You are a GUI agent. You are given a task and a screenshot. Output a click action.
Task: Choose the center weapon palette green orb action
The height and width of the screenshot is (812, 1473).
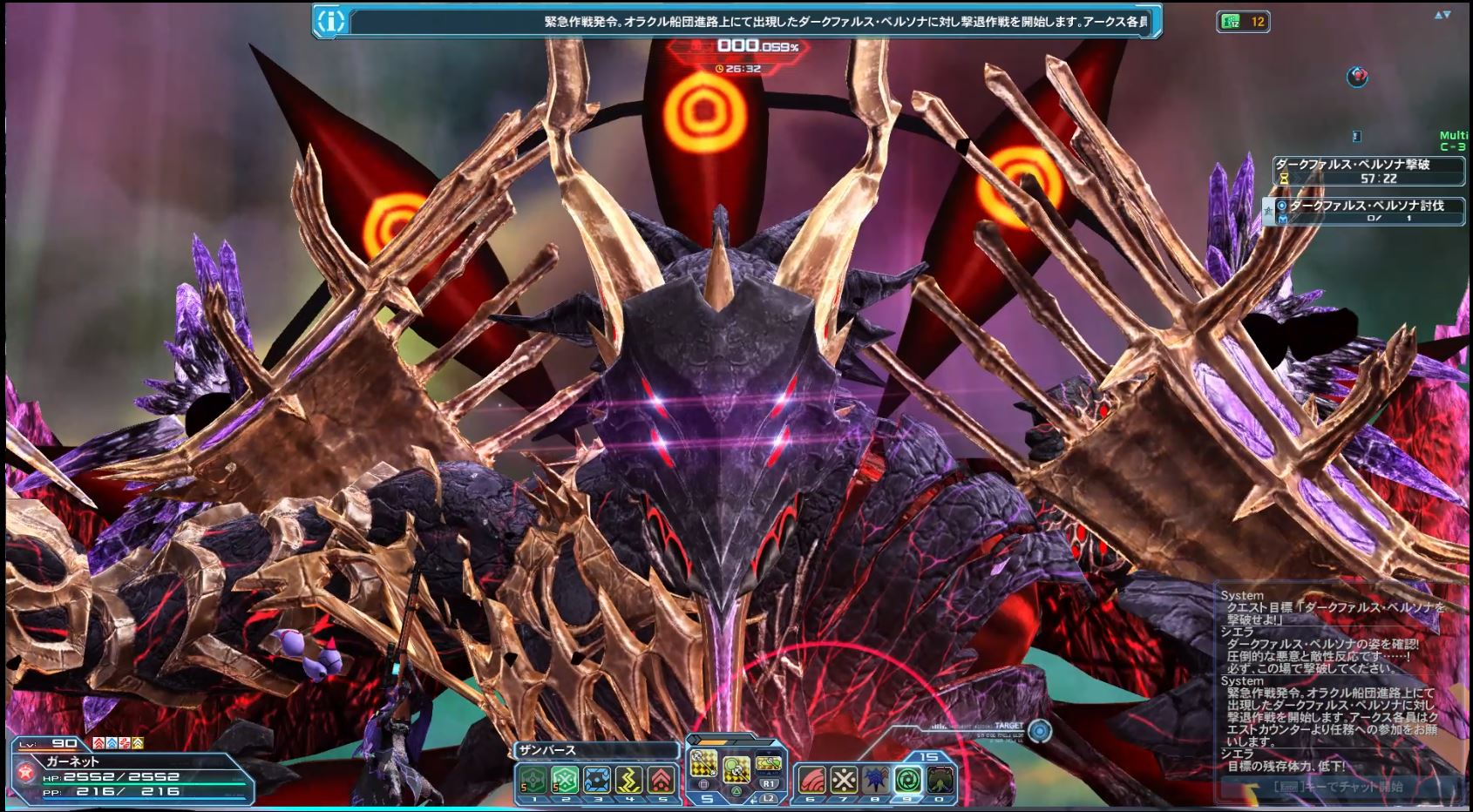(x=736, y=768)
